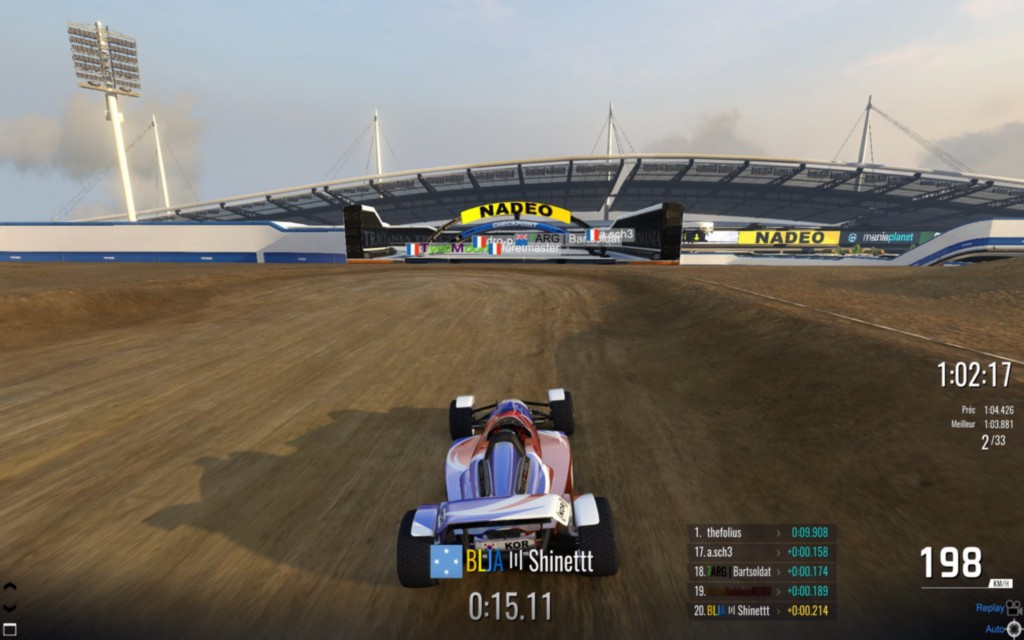Viewport: 1024px width, 640px height.
Task: Open the Replay camera button
Action: (x=1012, y=607)
